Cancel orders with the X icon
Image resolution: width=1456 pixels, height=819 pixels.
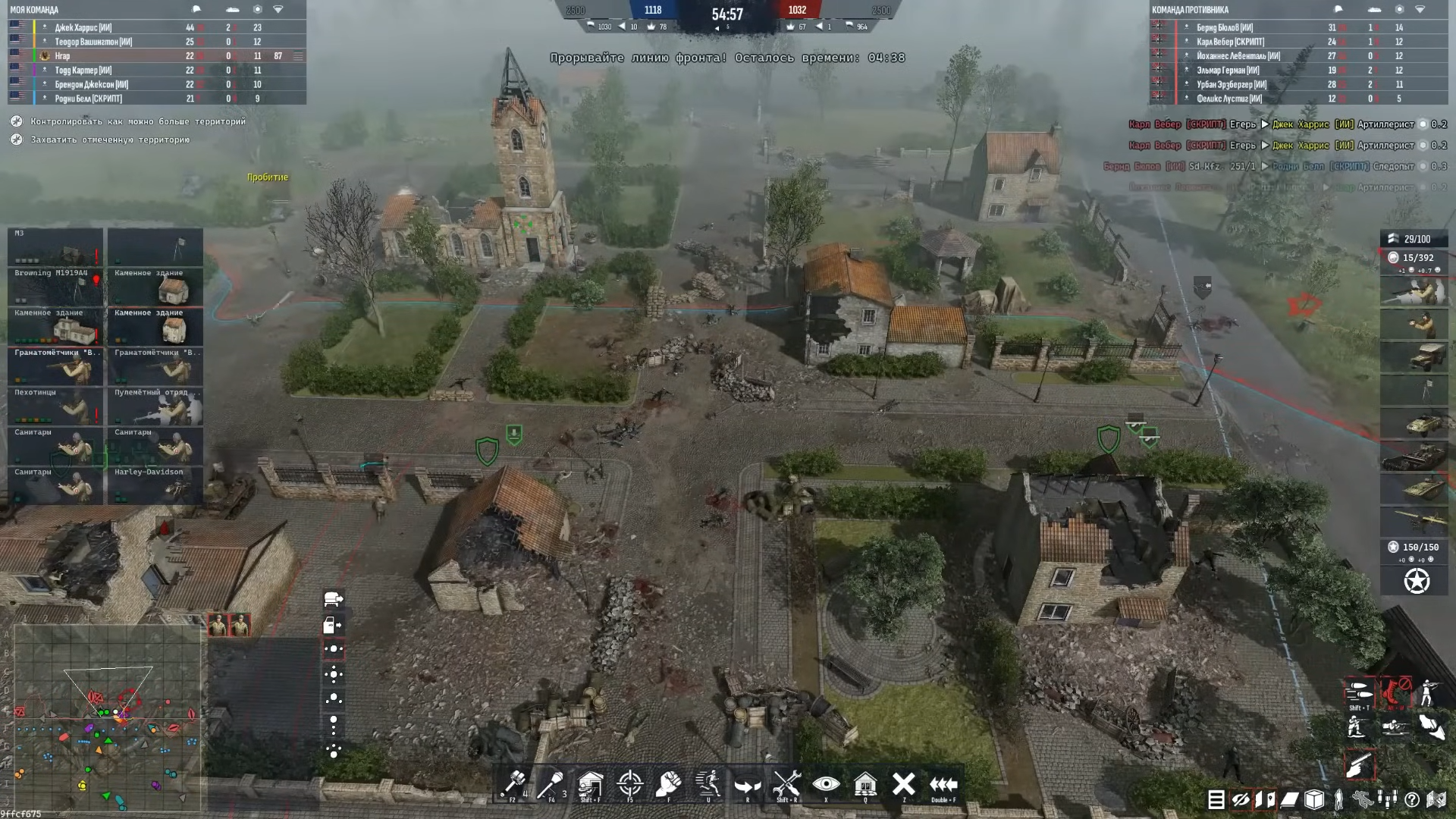pyautogui.click(x=903, y=784)
